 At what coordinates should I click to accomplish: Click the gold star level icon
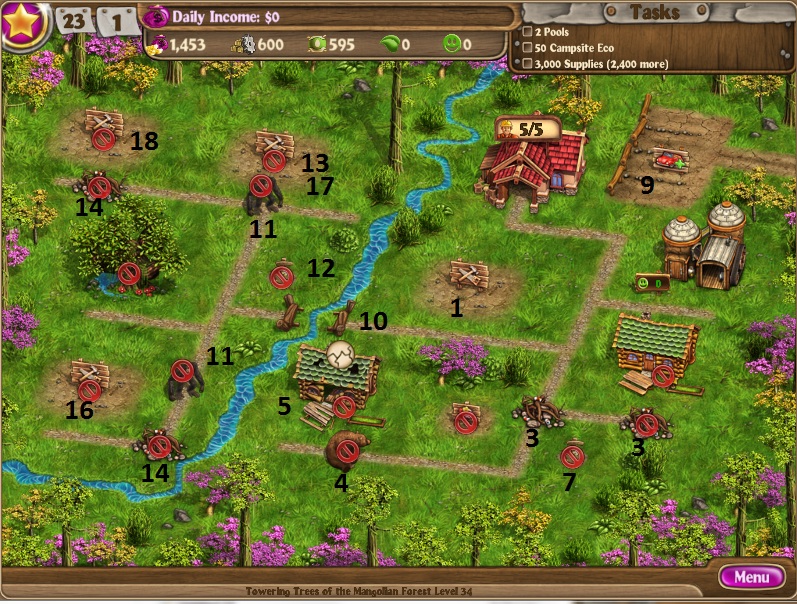tap(24, 23)
